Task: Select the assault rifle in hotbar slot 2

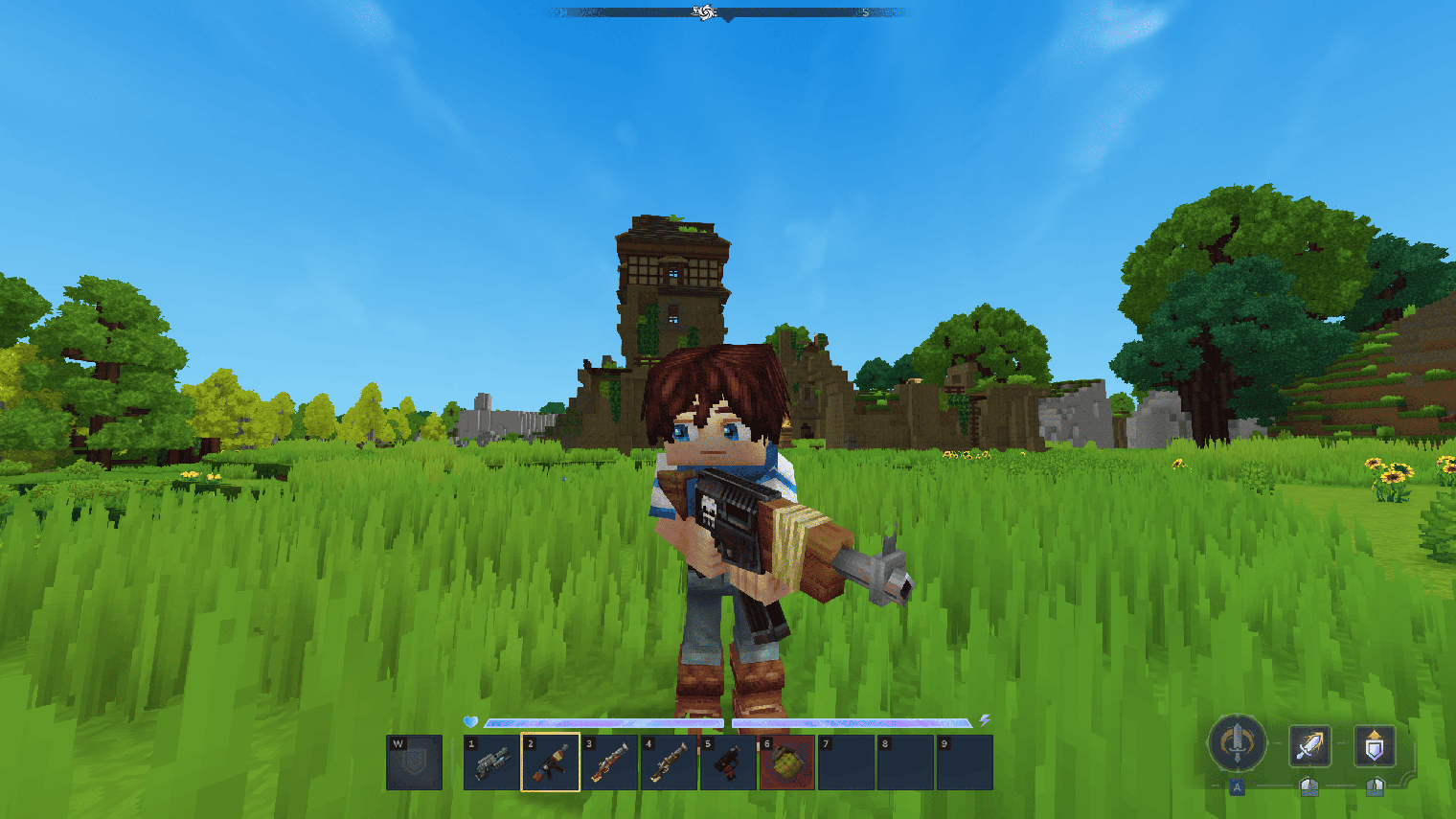Action: pos(549,762)
